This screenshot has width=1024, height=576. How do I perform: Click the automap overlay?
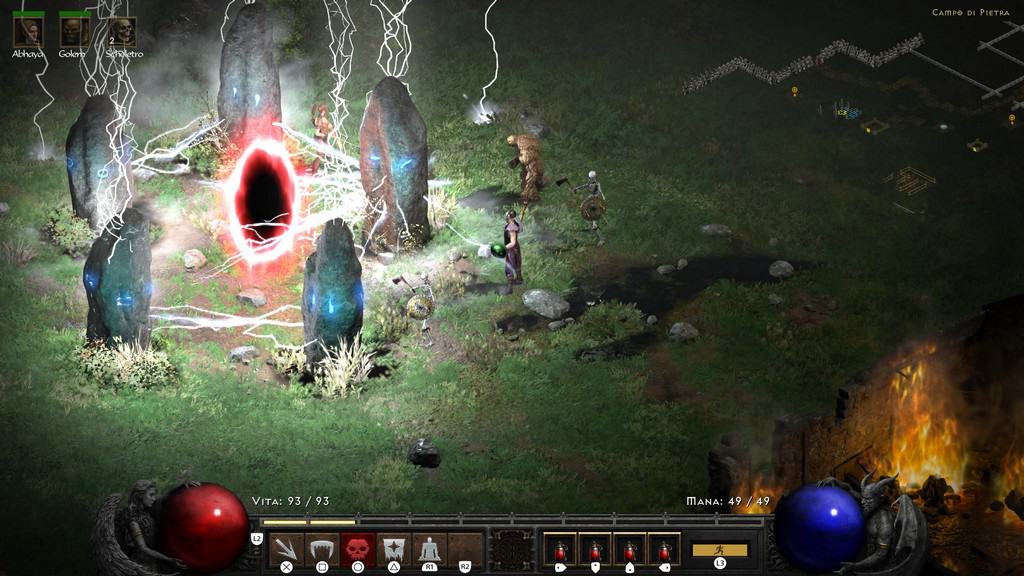tap(850, 110)
